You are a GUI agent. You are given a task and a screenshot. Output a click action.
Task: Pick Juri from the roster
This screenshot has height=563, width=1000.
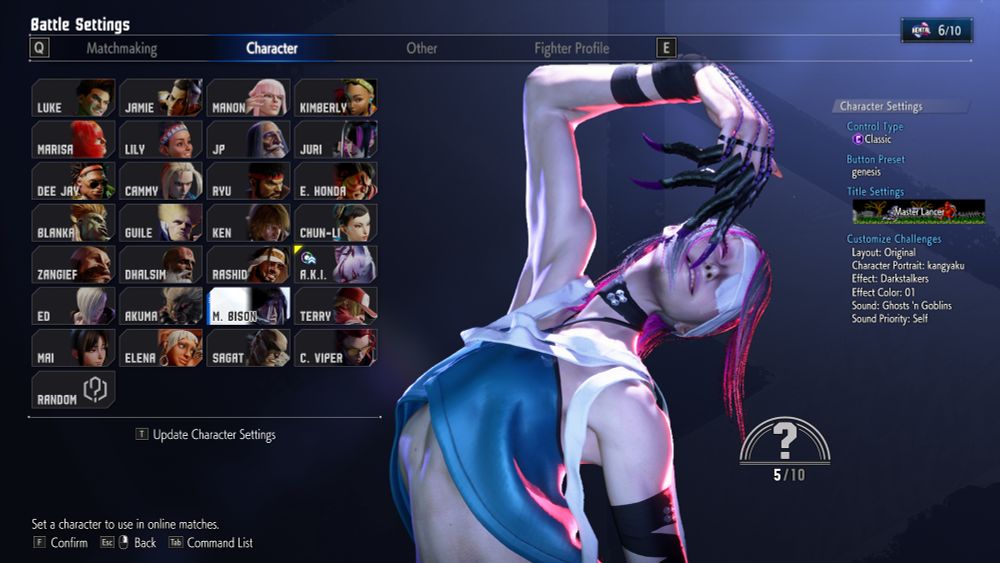point(335,140)
